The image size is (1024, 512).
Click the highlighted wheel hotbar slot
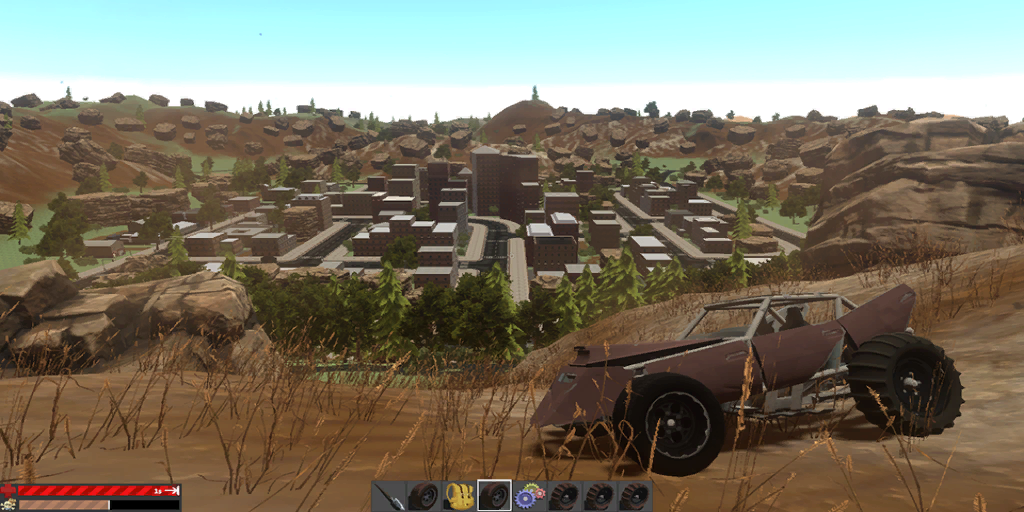tap(494, 496)
